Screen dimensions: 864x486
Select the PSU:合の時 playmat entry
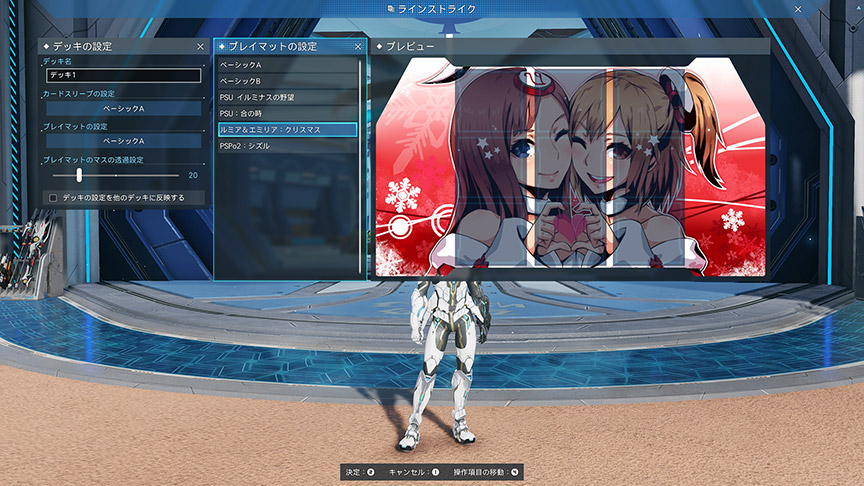(x=288, y=113)
